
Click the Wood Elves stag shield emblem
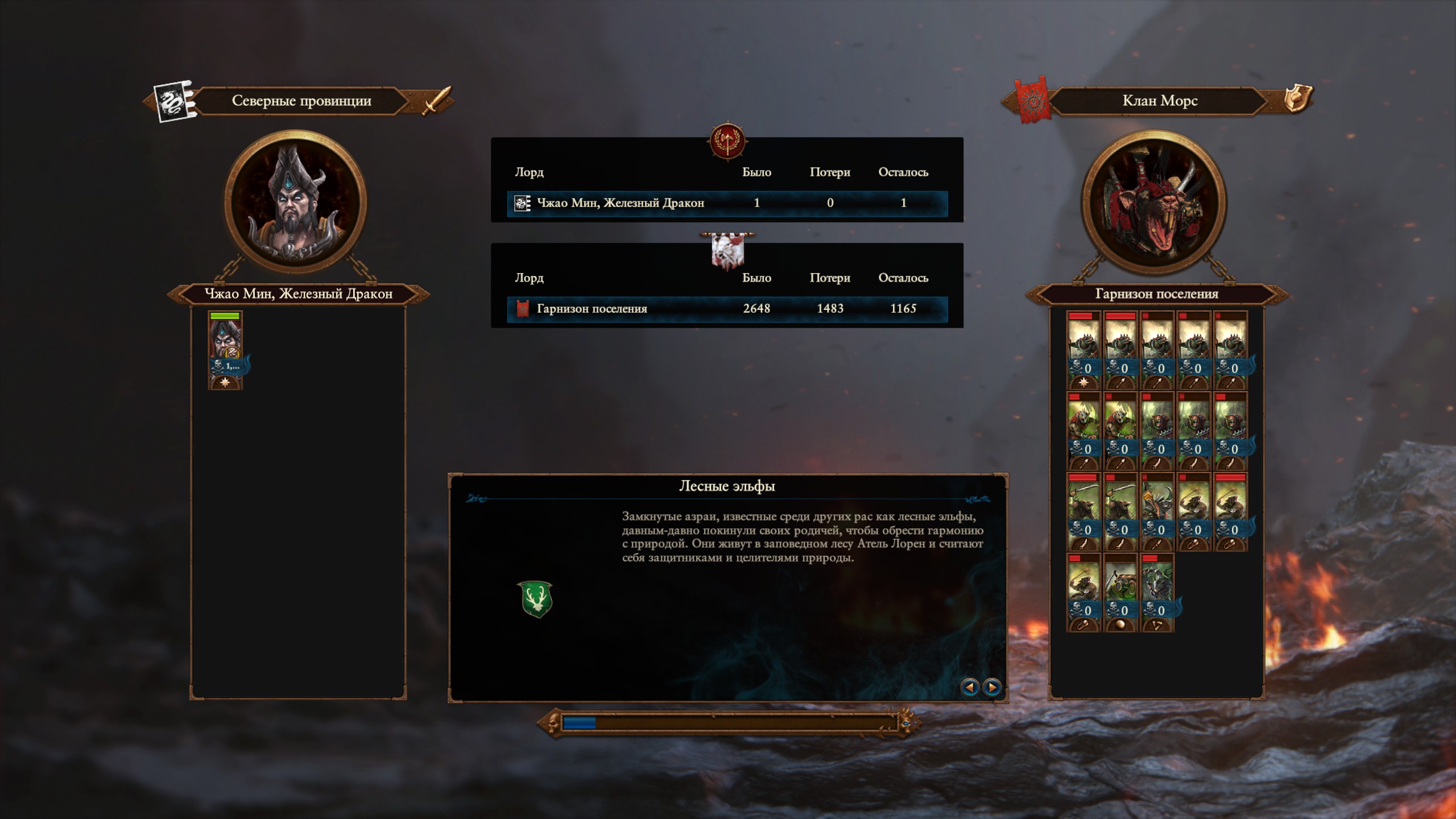point(535,599)
